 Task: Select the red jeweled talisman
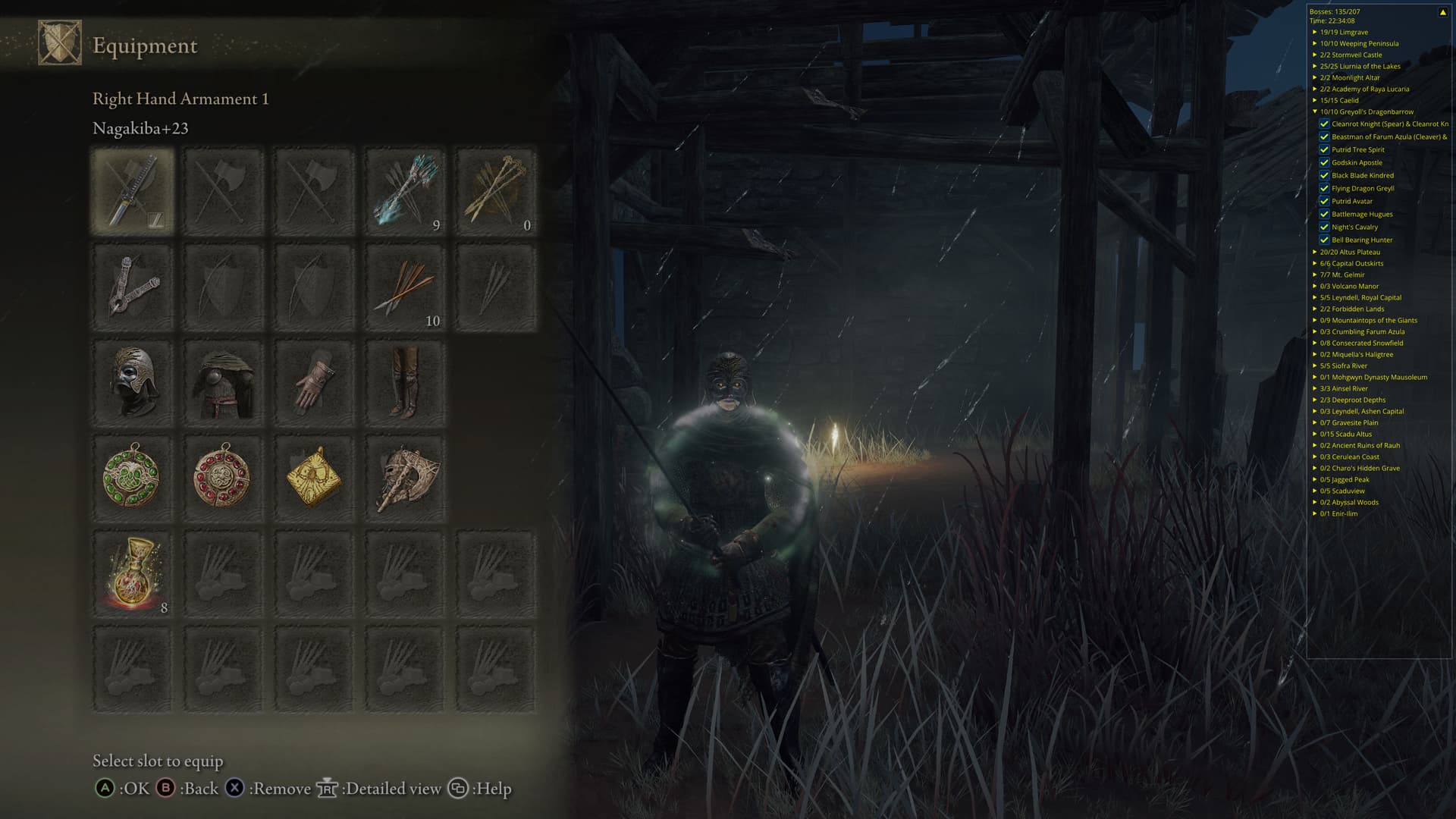[224, 479]
